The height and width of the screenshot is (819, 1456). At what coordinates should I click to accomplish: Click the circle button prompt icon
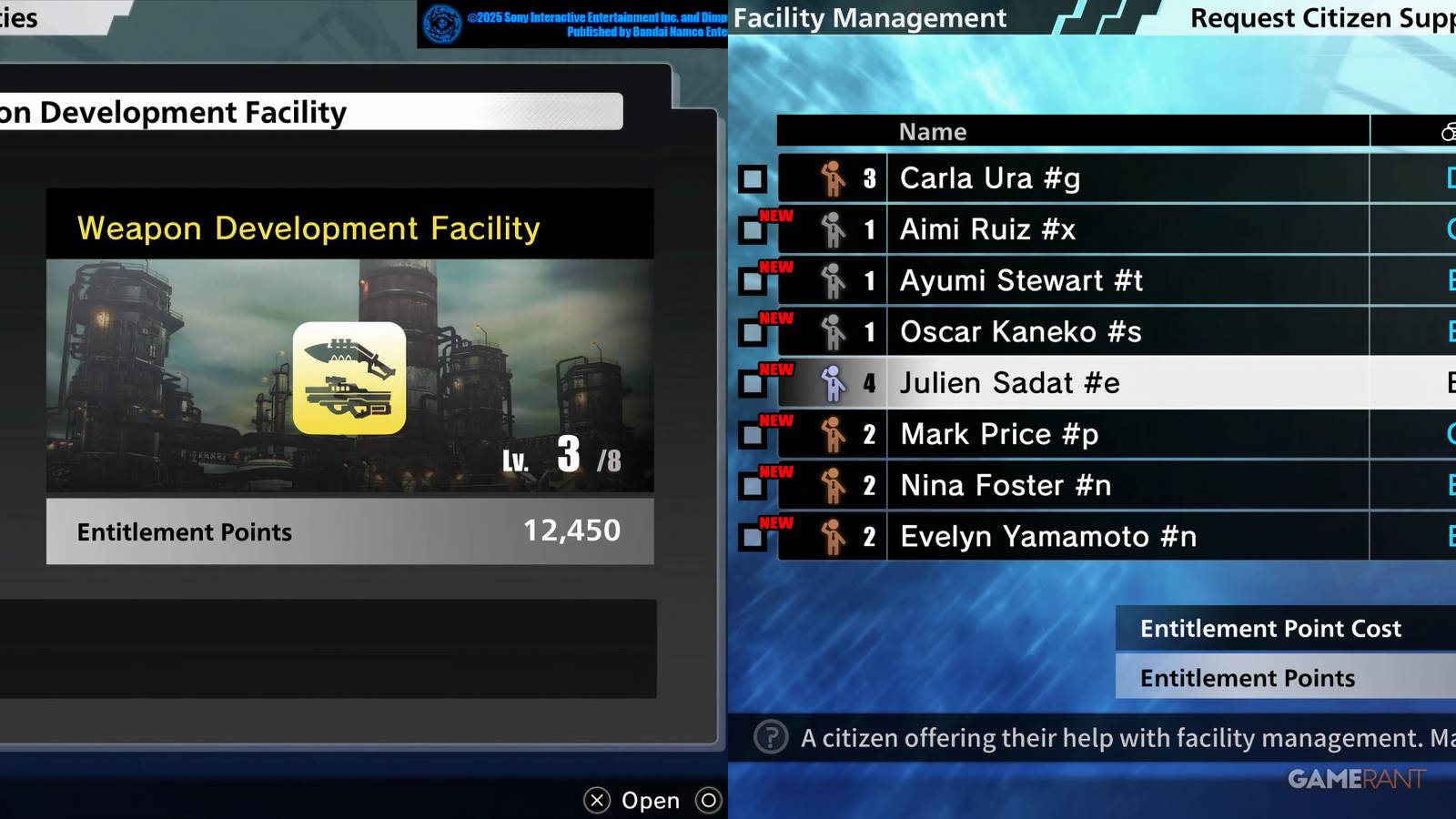[709, 800]
